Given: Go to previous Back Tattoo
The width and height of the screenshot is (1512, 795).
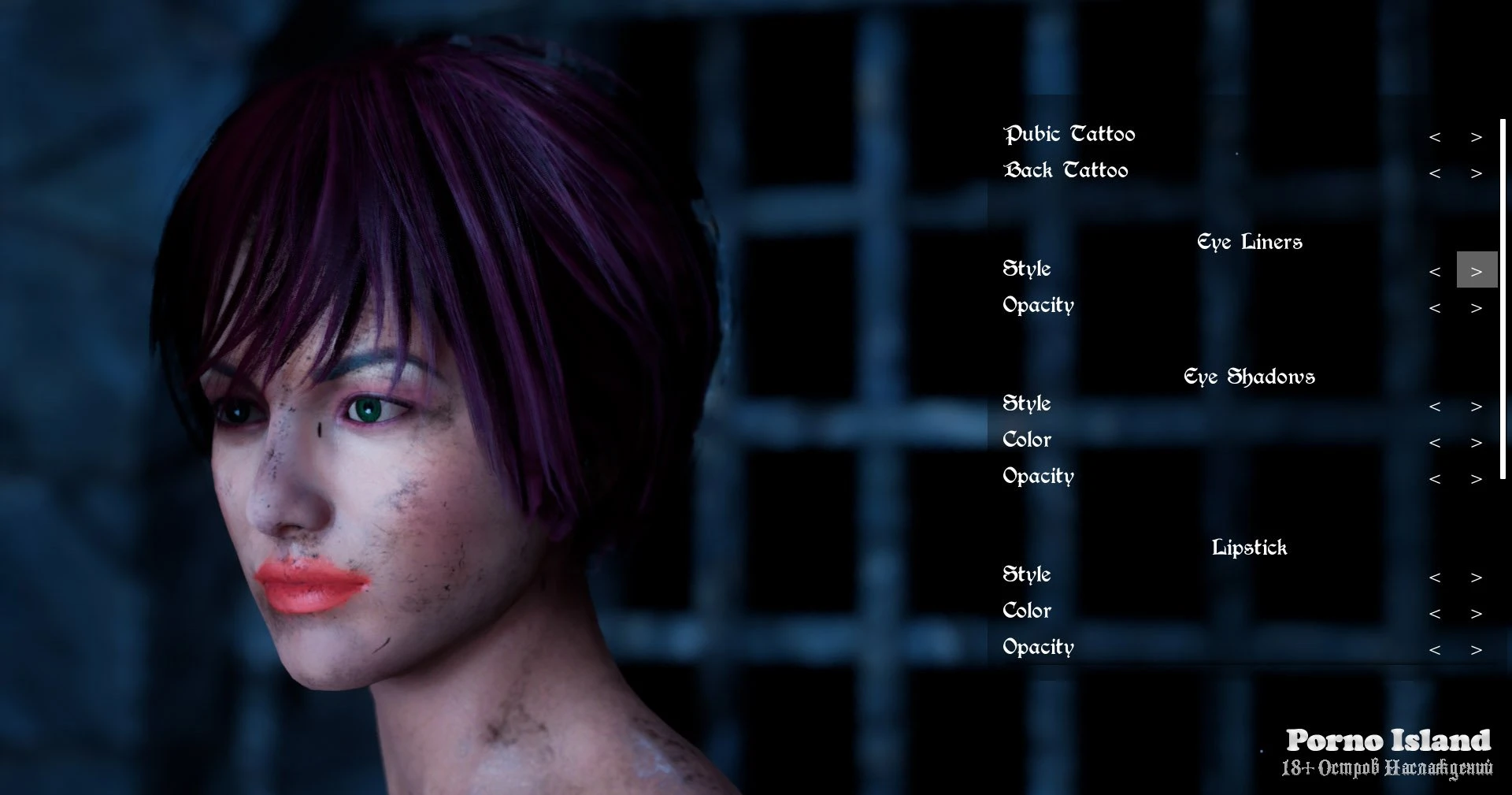Looking at the screenshot, I should coord(1435,173).
